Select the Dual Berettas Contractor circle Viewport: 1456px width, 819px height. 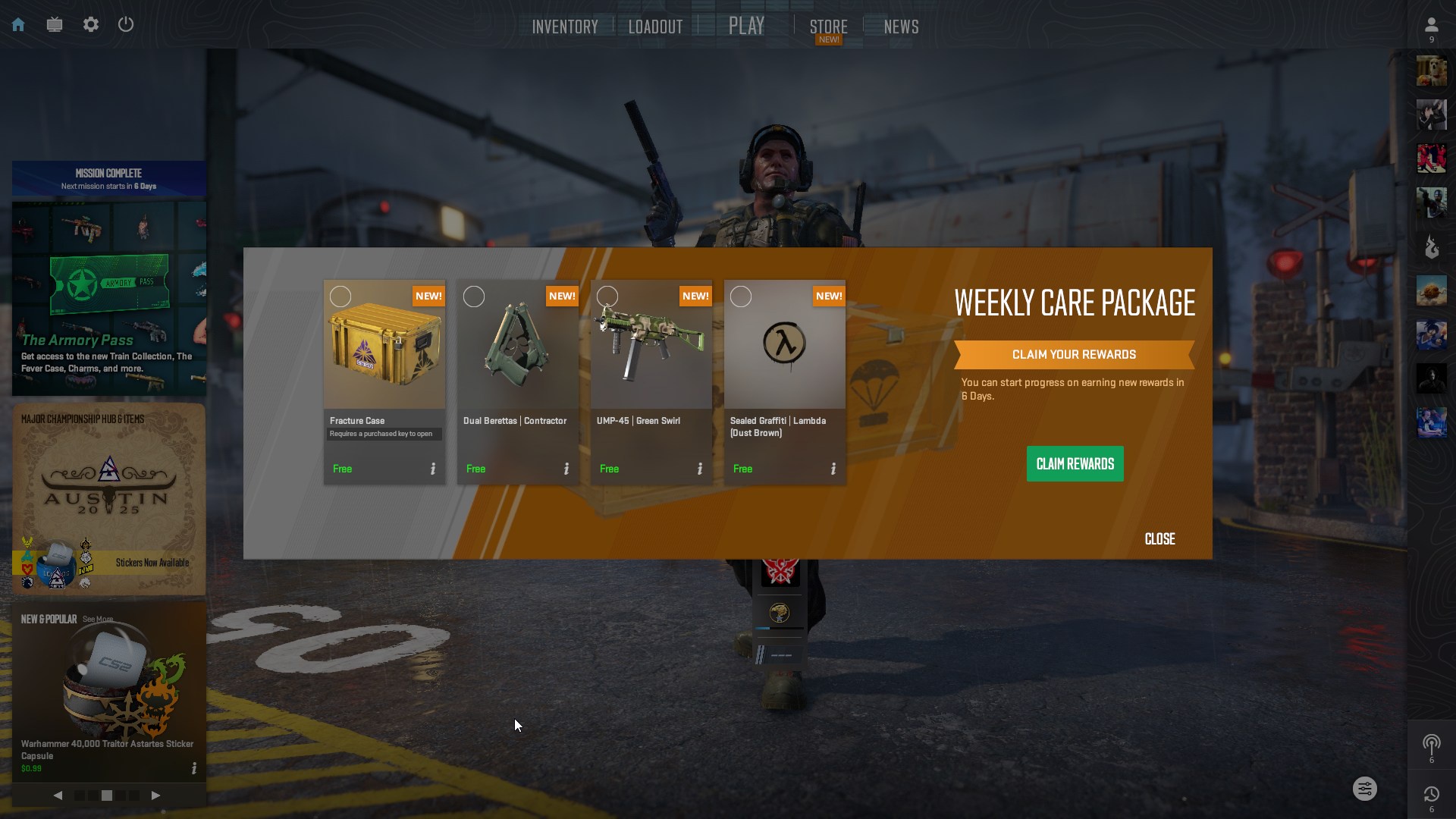coord(474,296)
